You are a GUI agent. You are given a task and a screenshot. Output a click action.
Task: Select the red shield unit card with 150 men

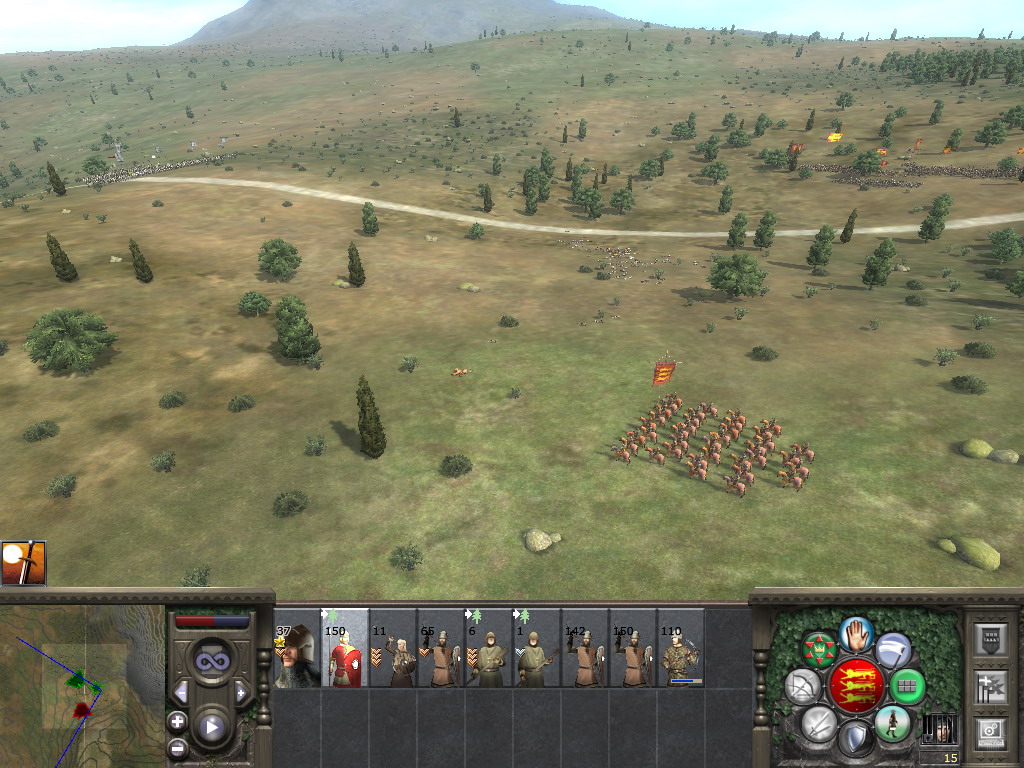coord(345,648)
